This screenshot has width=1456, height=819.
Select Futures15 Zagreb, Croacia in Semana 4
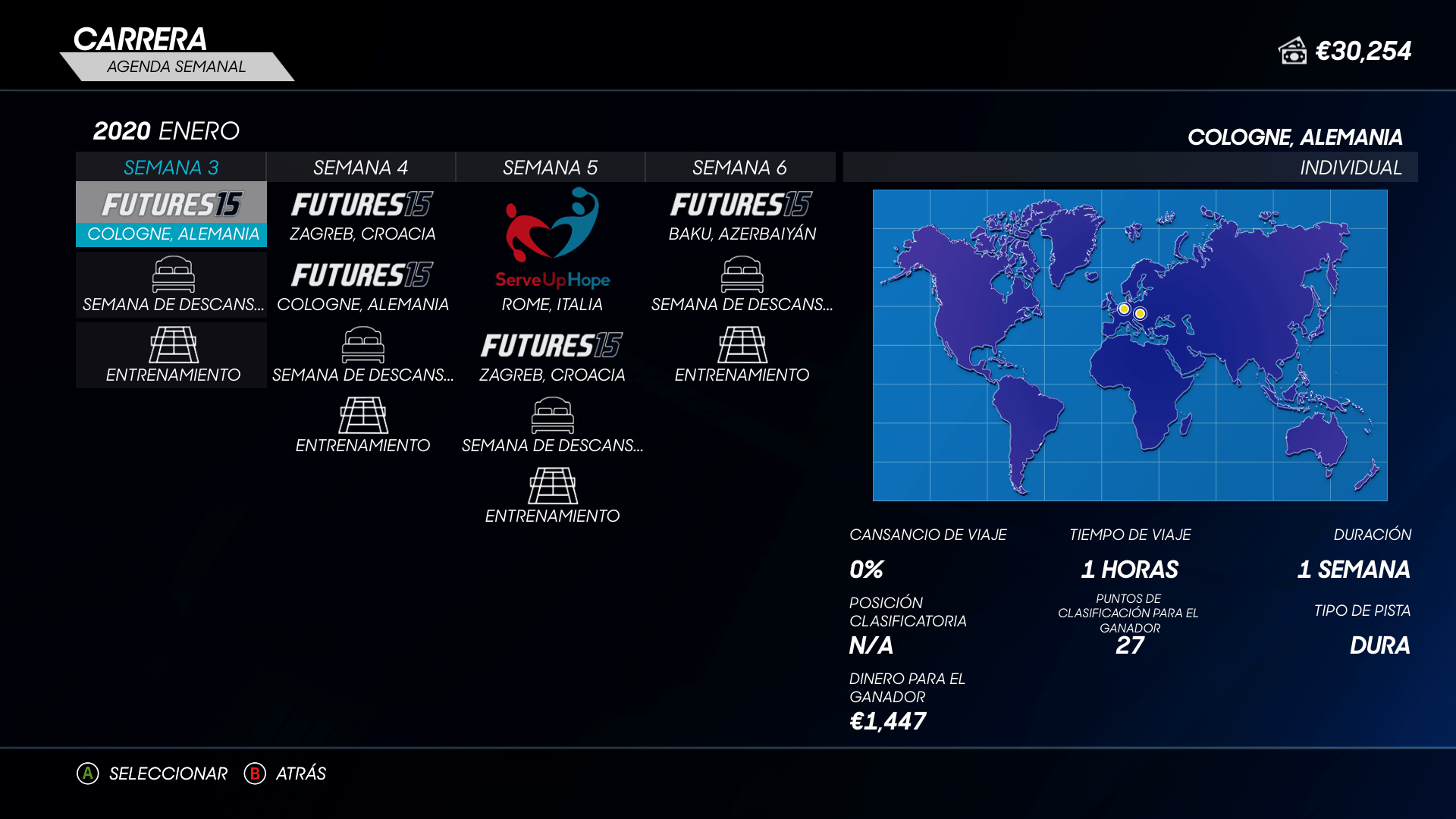tap(362, 215)
